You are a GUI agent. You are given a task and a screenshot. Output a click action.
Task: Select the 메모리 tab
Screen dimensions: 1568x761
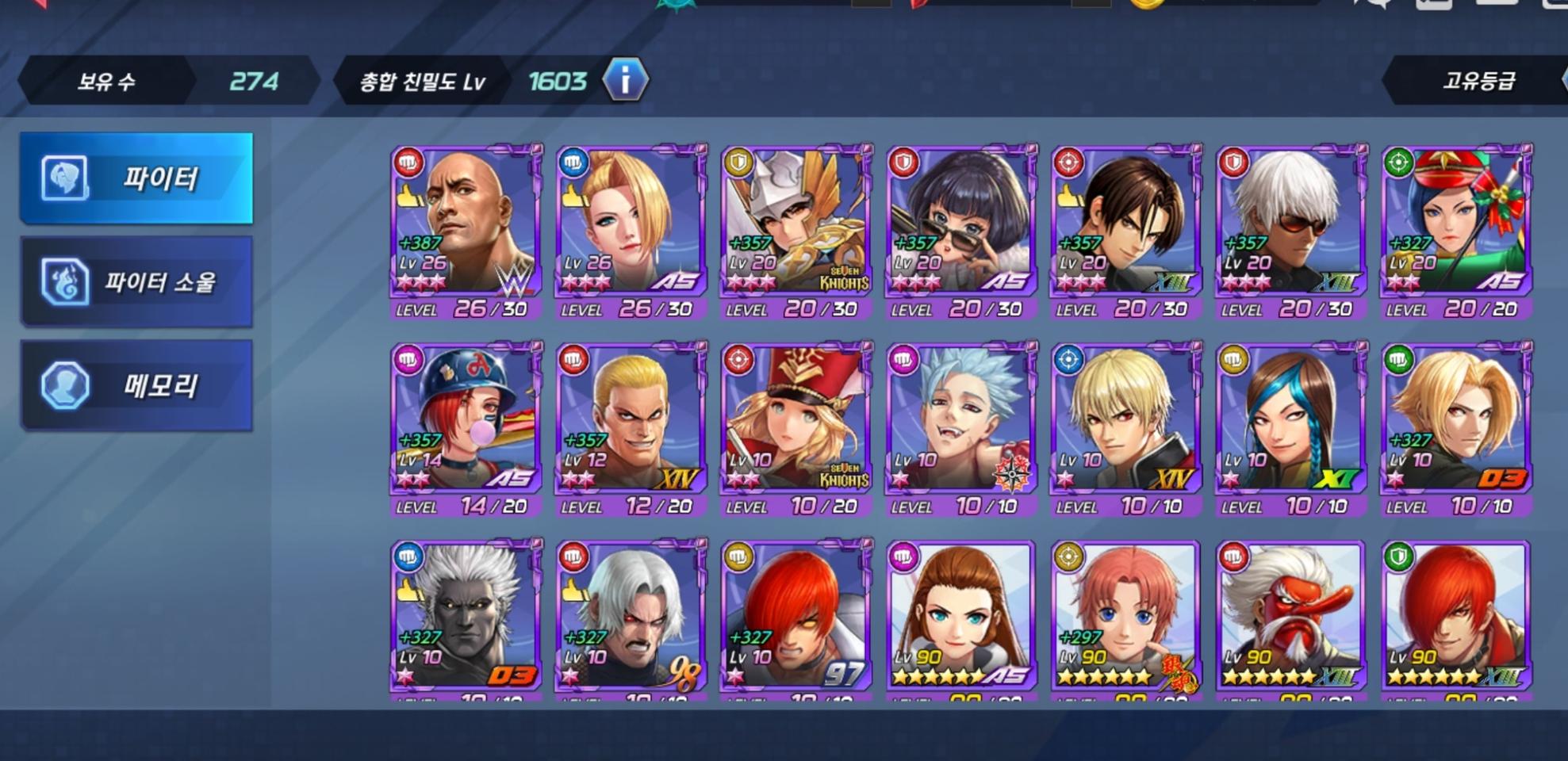(x=136, y=386)
